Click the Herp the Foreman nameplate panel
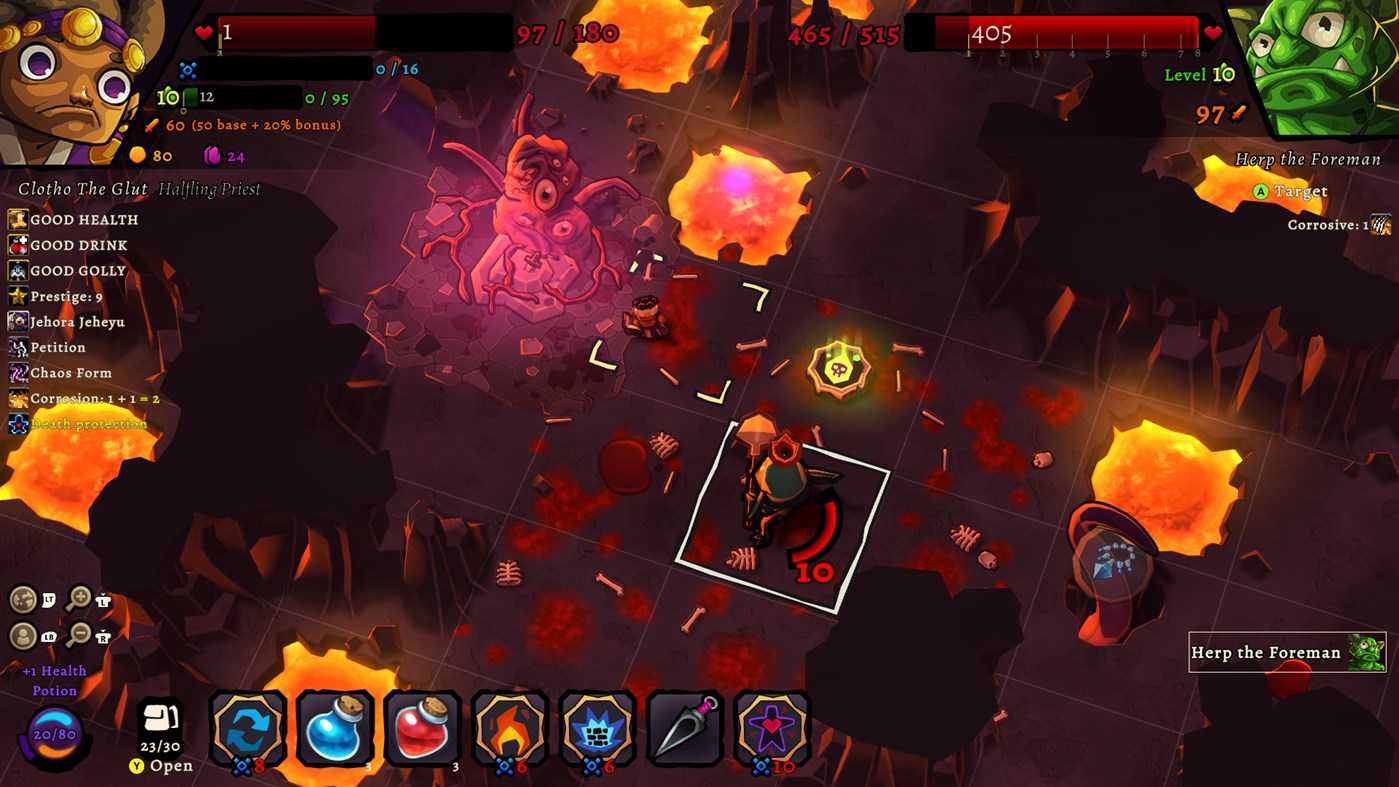 point(1288,652)
